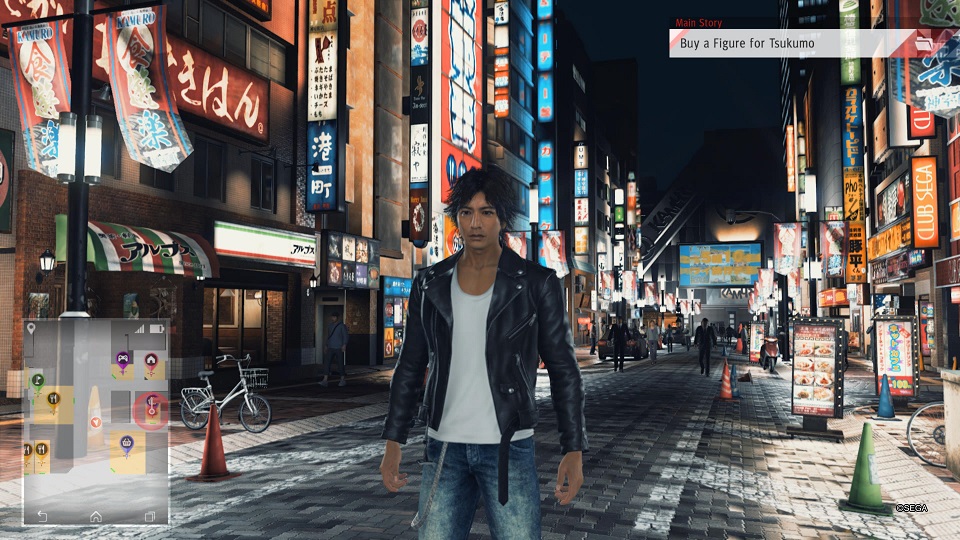Select the purple shopping basket store marker
The height and width of the screenshot is (540, 960).
(127, 442)
